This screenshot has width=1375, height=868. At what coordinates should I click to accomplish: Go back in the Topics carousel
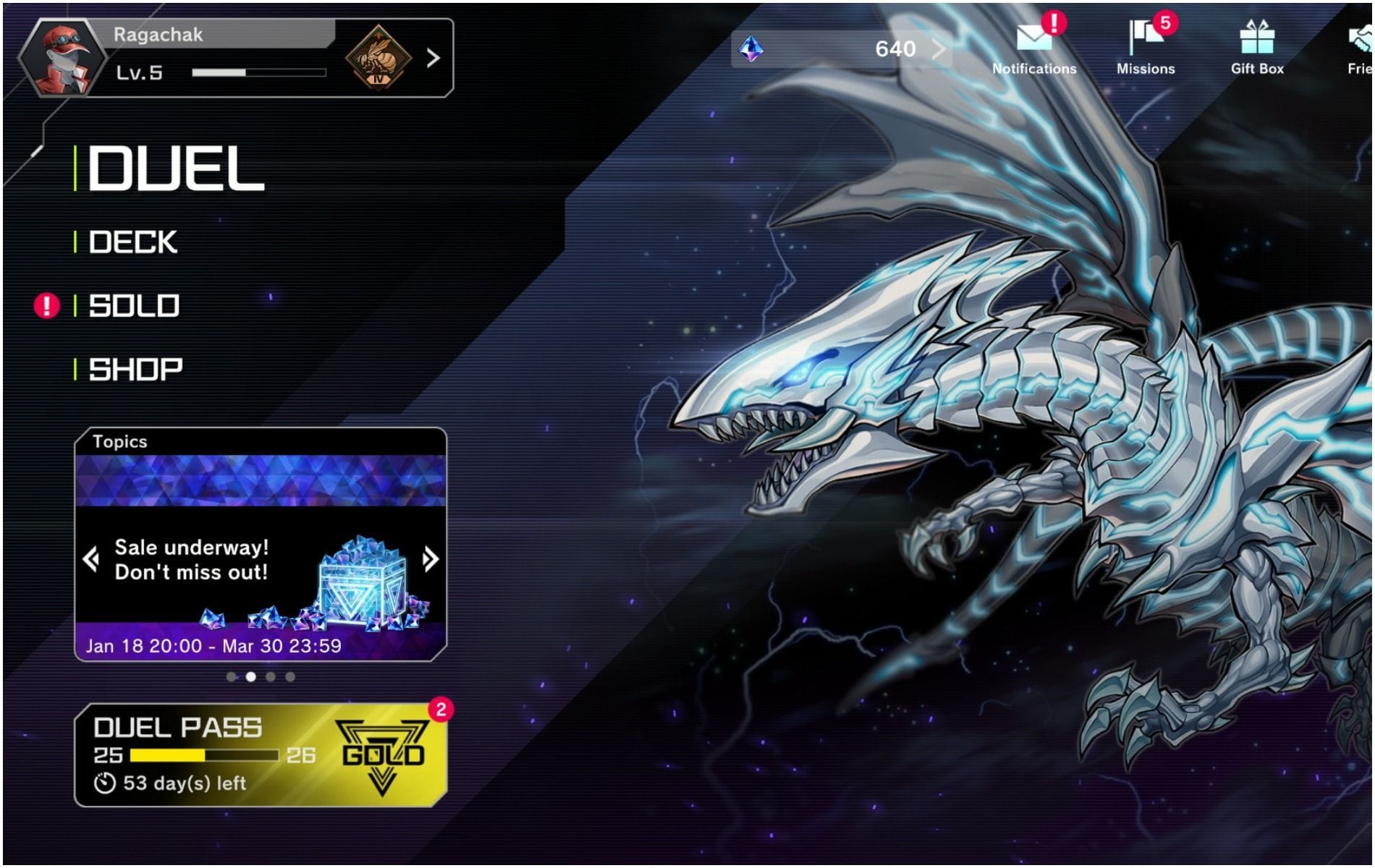(x=91, y=558)
